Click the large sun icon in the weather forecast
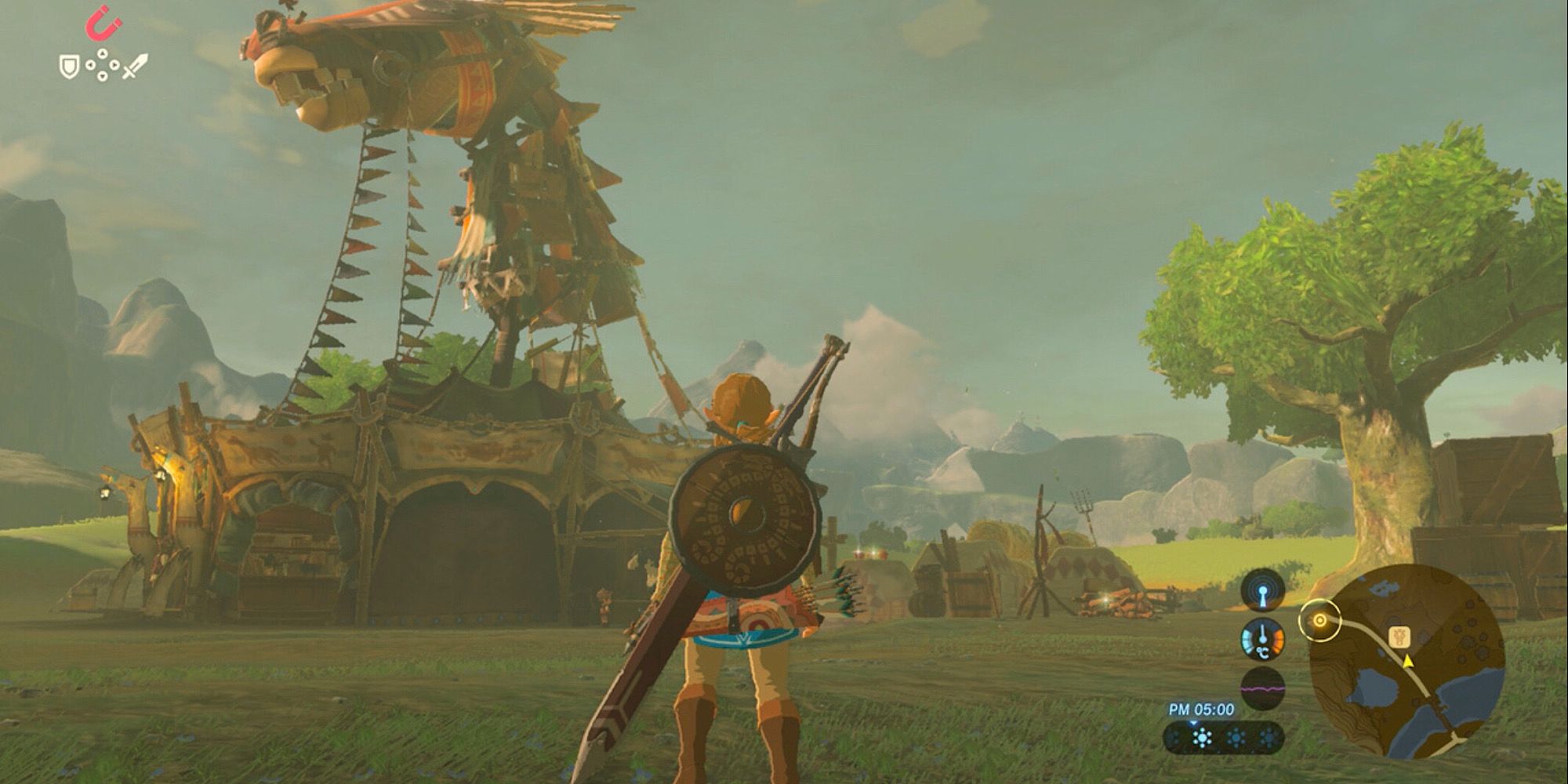This screenshot has width=1568, height=784. tap(1201, 737)
